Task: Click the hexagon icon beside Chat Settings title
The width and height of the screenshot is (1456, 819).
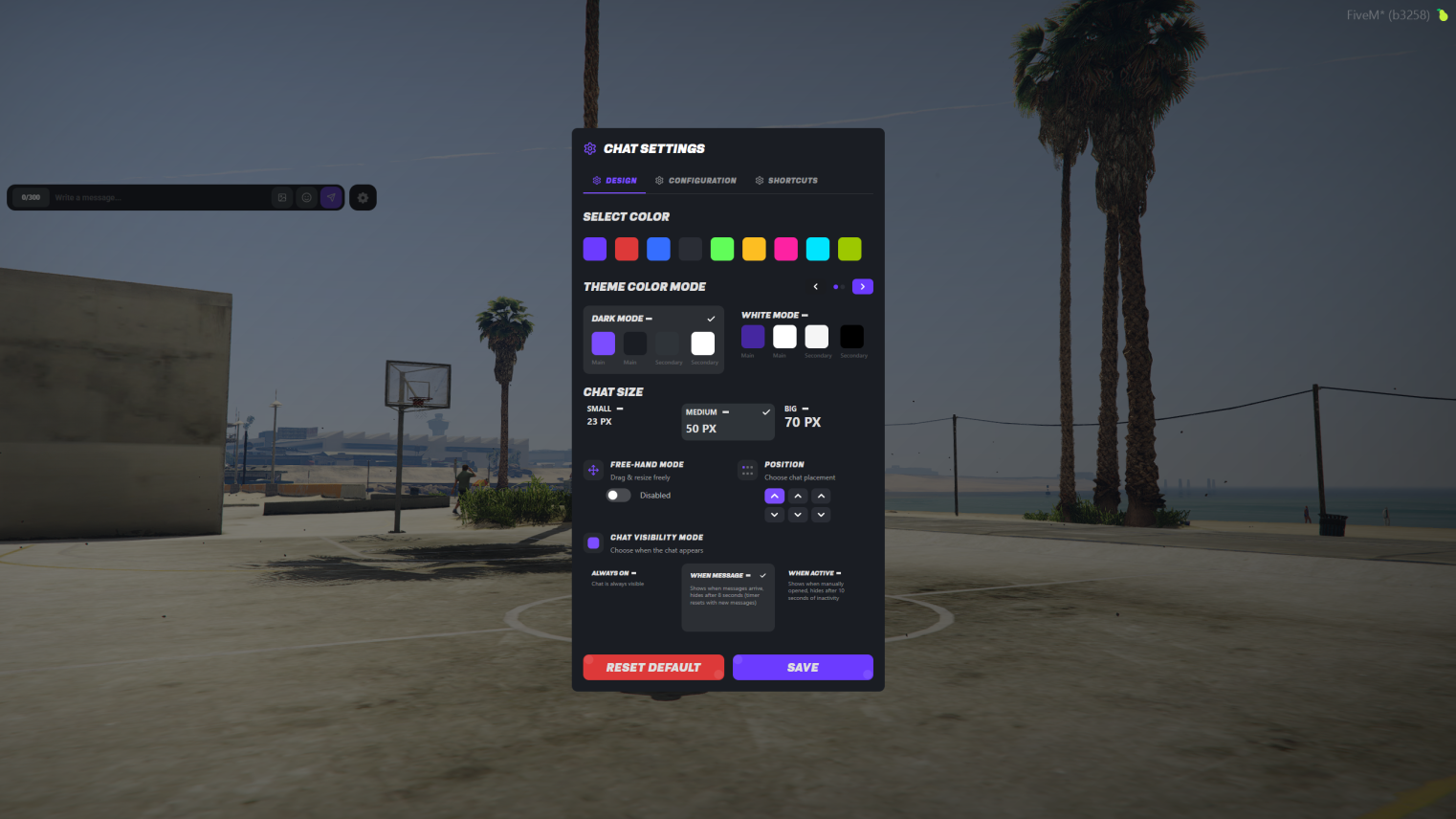Action: (x=589, y=148)
